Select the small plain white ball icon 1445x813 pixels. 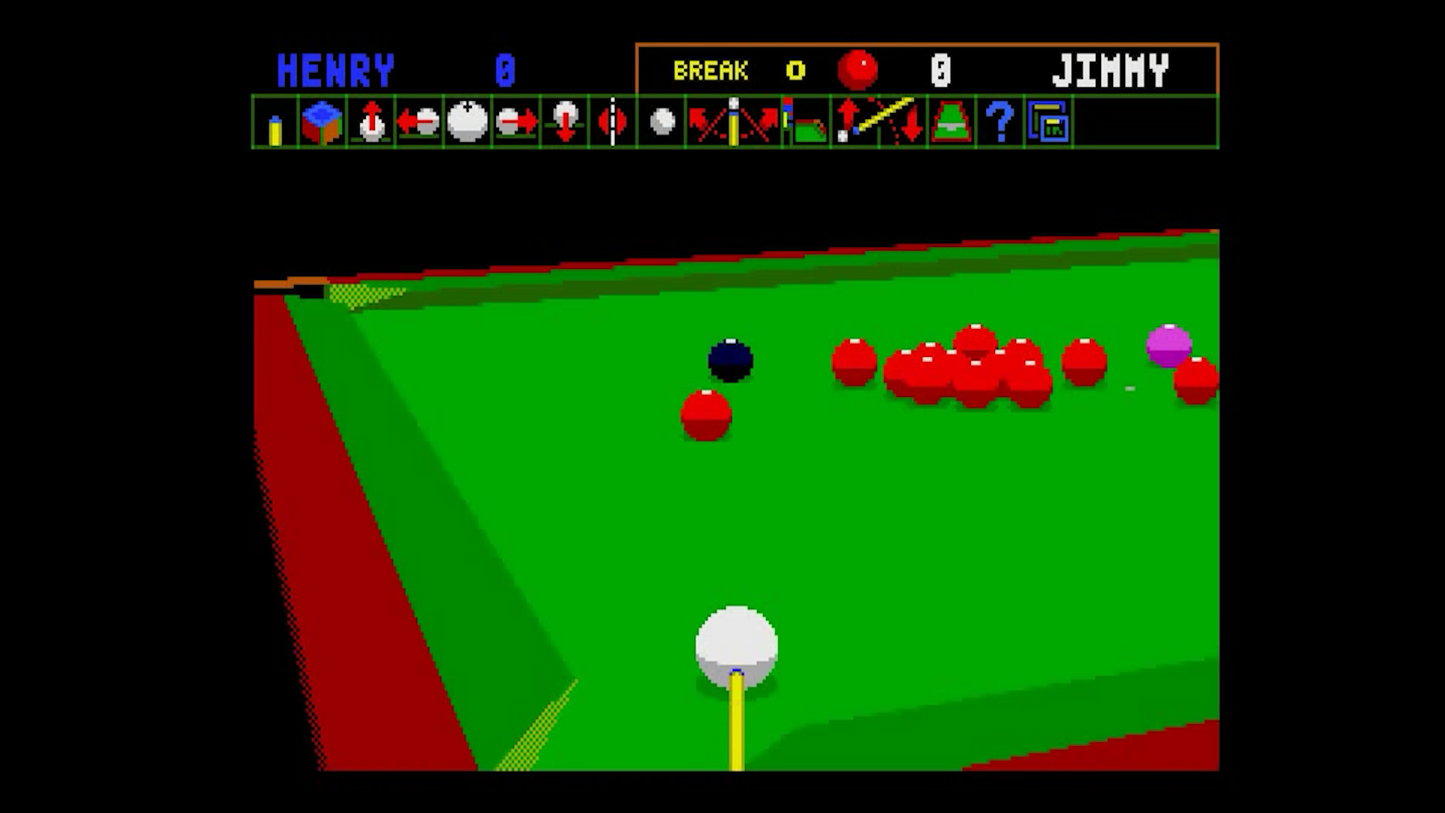click(x=662, y=122)
